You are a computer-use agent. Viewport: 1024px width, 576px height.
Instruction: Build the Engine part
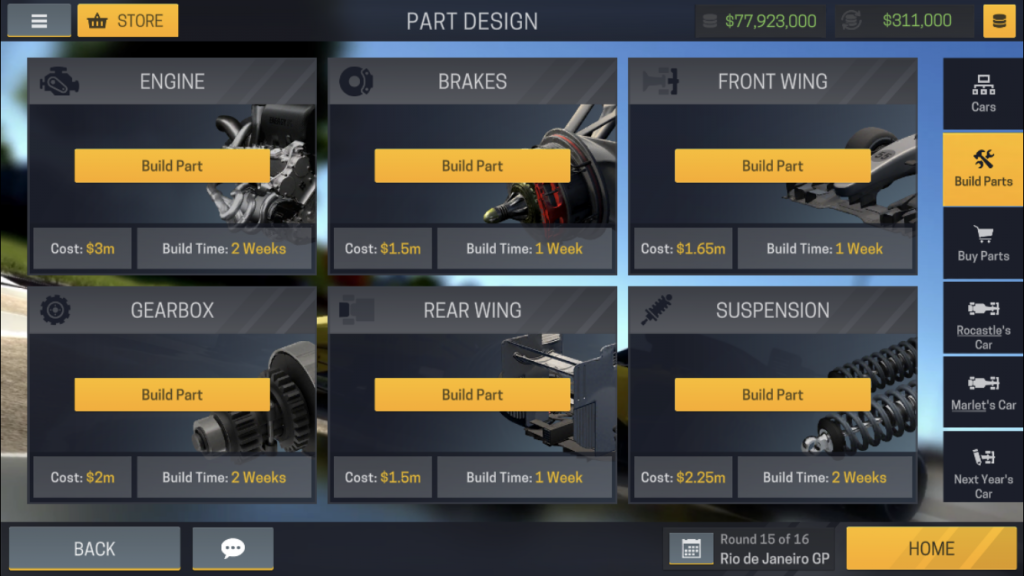click(x=172, y=166)
